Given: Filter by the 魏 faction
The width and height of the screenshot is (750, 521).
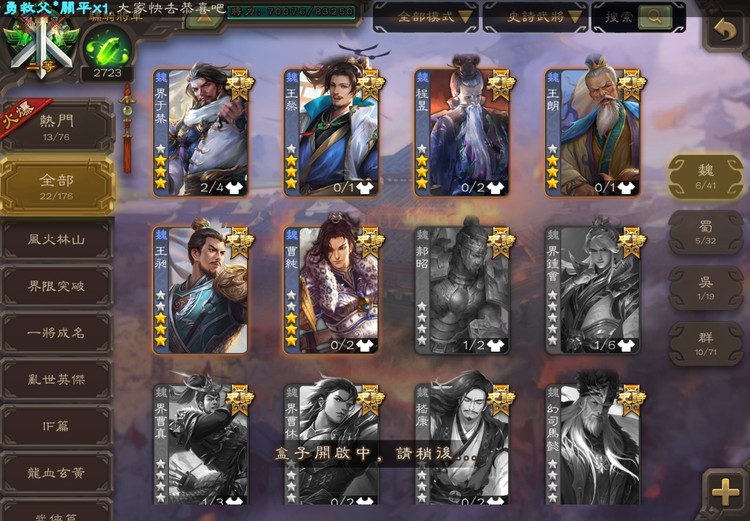Looking at the screenshot, I should (x=705, y=176).
